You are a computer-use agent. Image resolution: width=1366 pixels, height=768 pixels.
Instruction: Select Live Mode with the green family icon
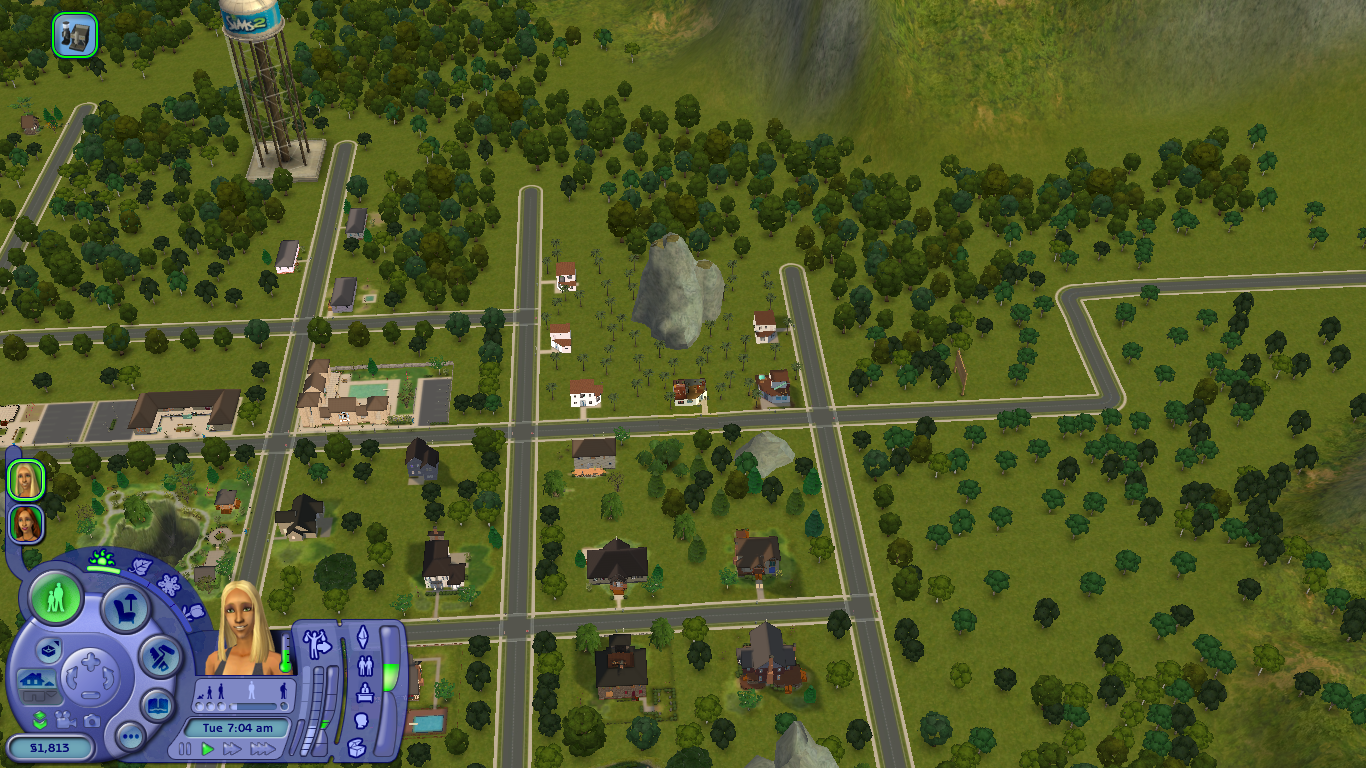click(55, 597)
